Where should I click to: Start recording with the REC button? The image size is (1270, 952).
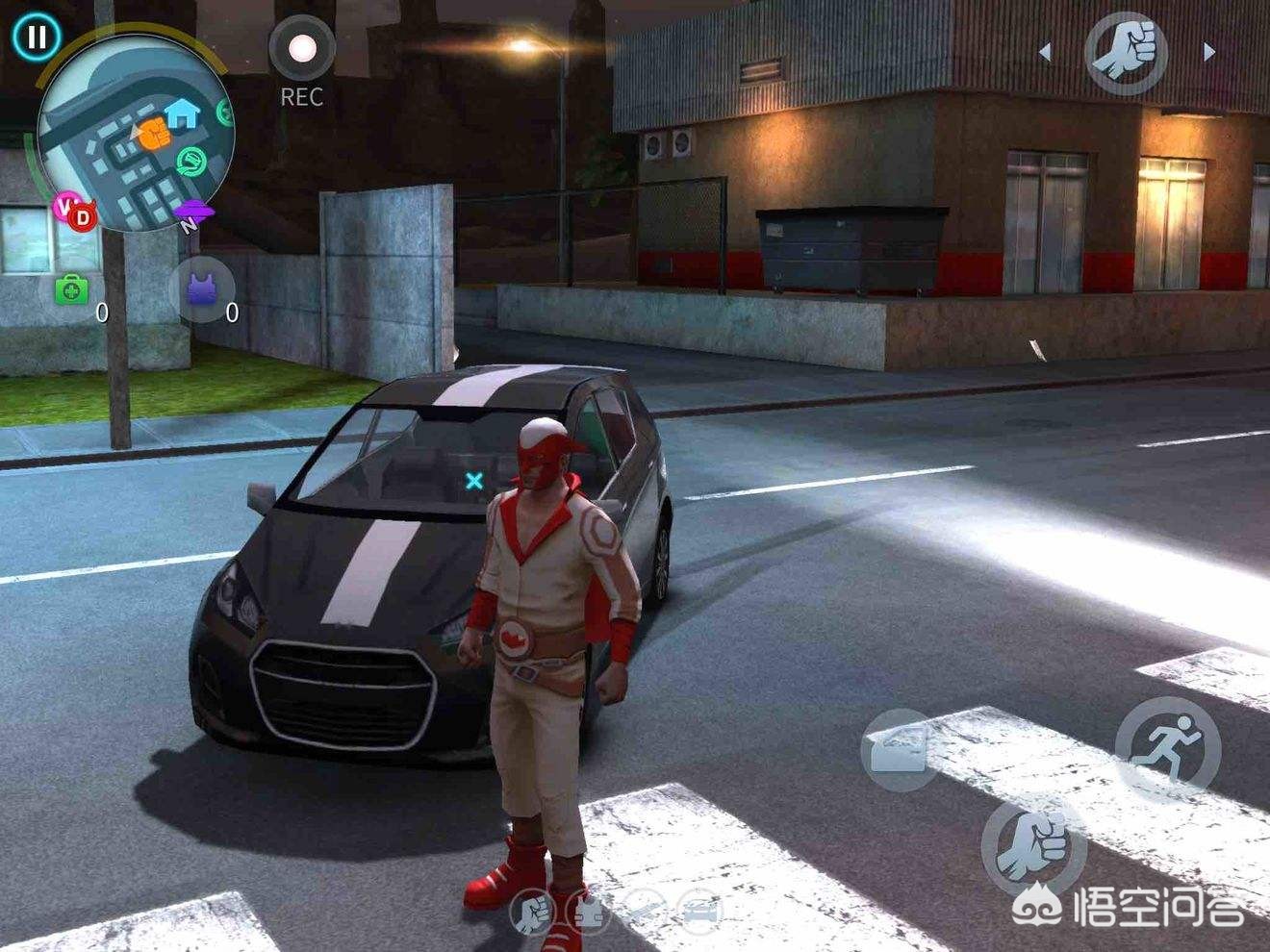[x=301, y=48]
